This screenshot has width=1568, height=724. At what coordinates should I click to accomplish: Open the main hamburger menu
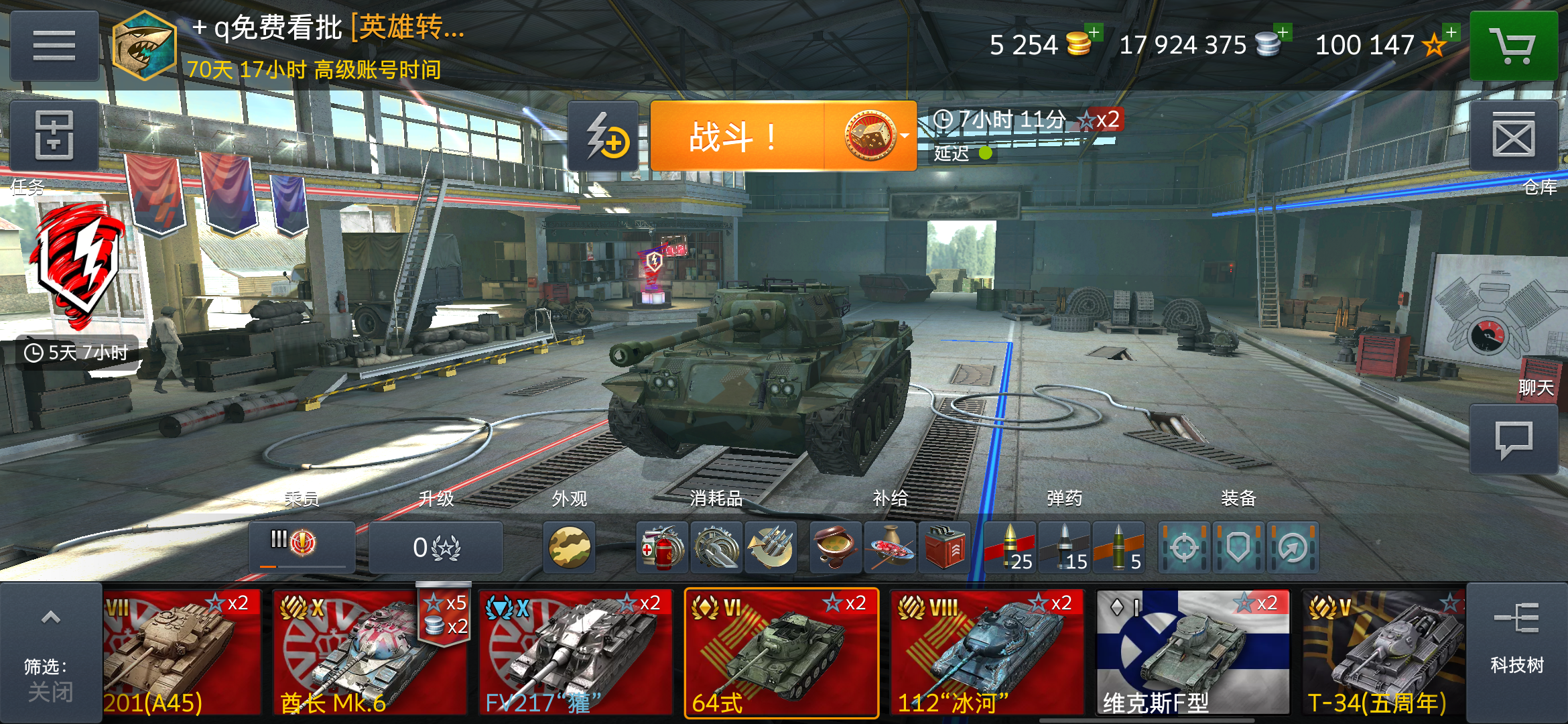54,46
